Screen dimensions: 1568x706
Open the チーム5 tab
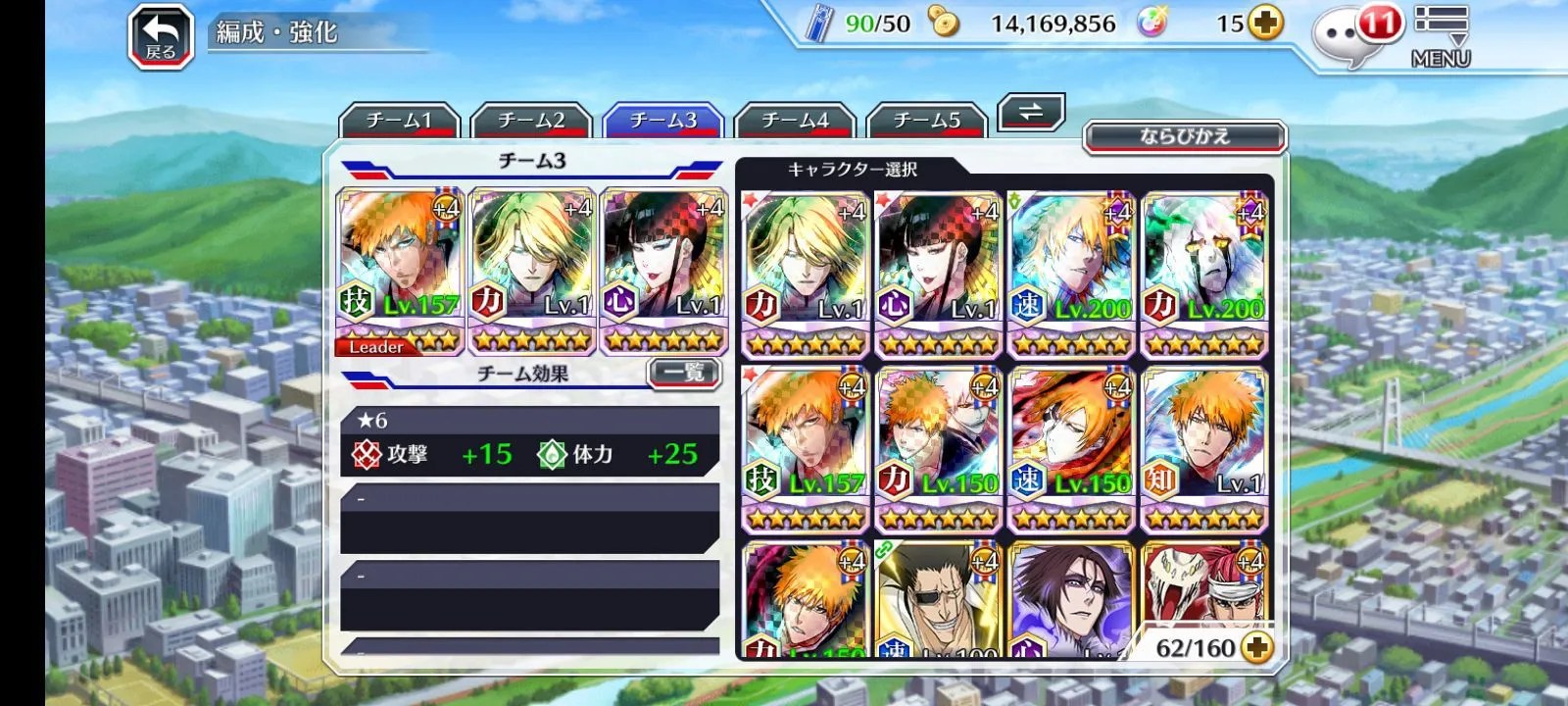coord(927,121)
